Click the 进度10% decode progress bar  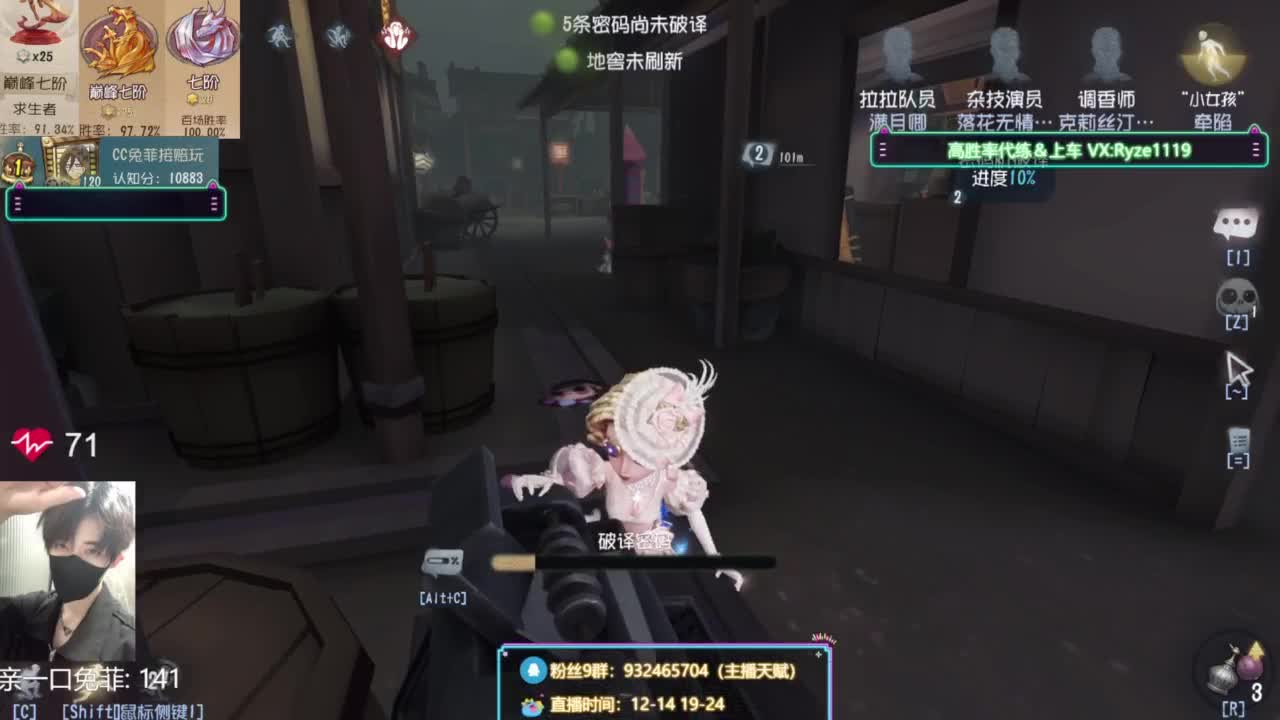1005,176
